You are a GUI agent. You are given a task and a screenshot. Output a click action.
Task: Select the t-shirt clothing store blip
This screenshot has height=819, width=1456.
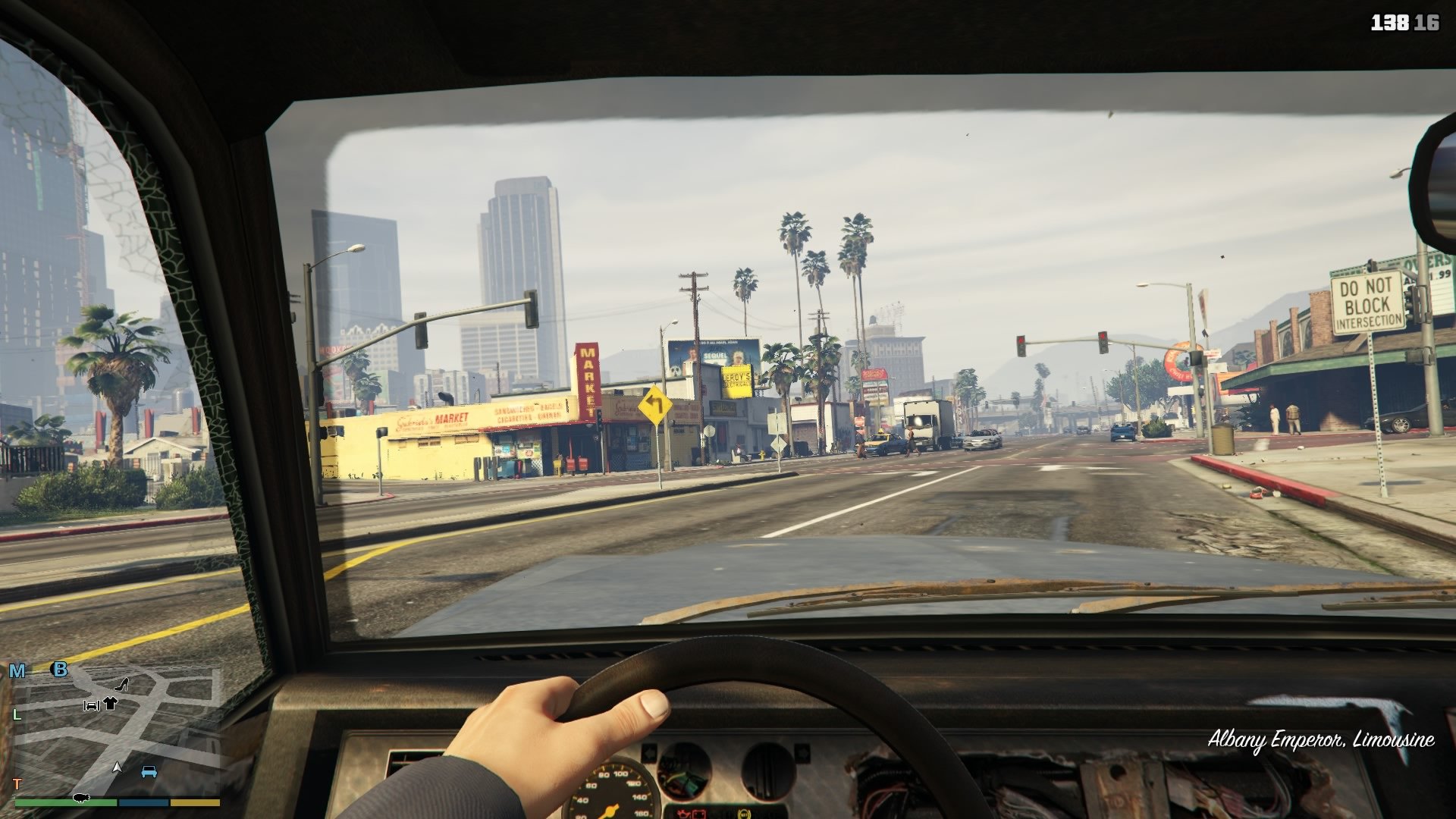coord(111,703)
